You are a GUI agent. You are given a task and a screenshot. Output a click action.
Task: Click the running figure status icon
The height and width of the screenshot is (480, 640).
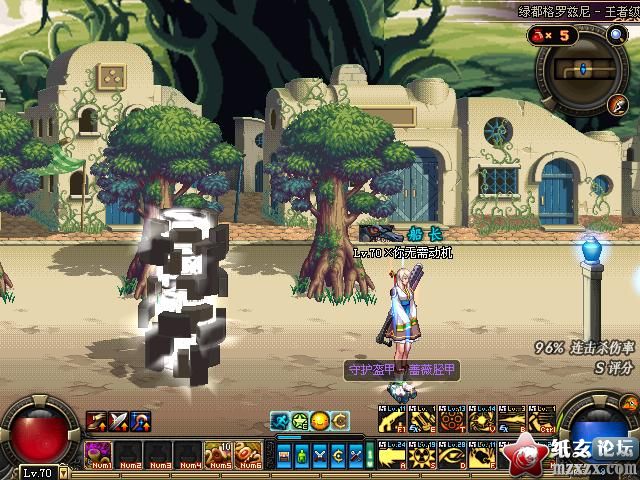(280, 421)
